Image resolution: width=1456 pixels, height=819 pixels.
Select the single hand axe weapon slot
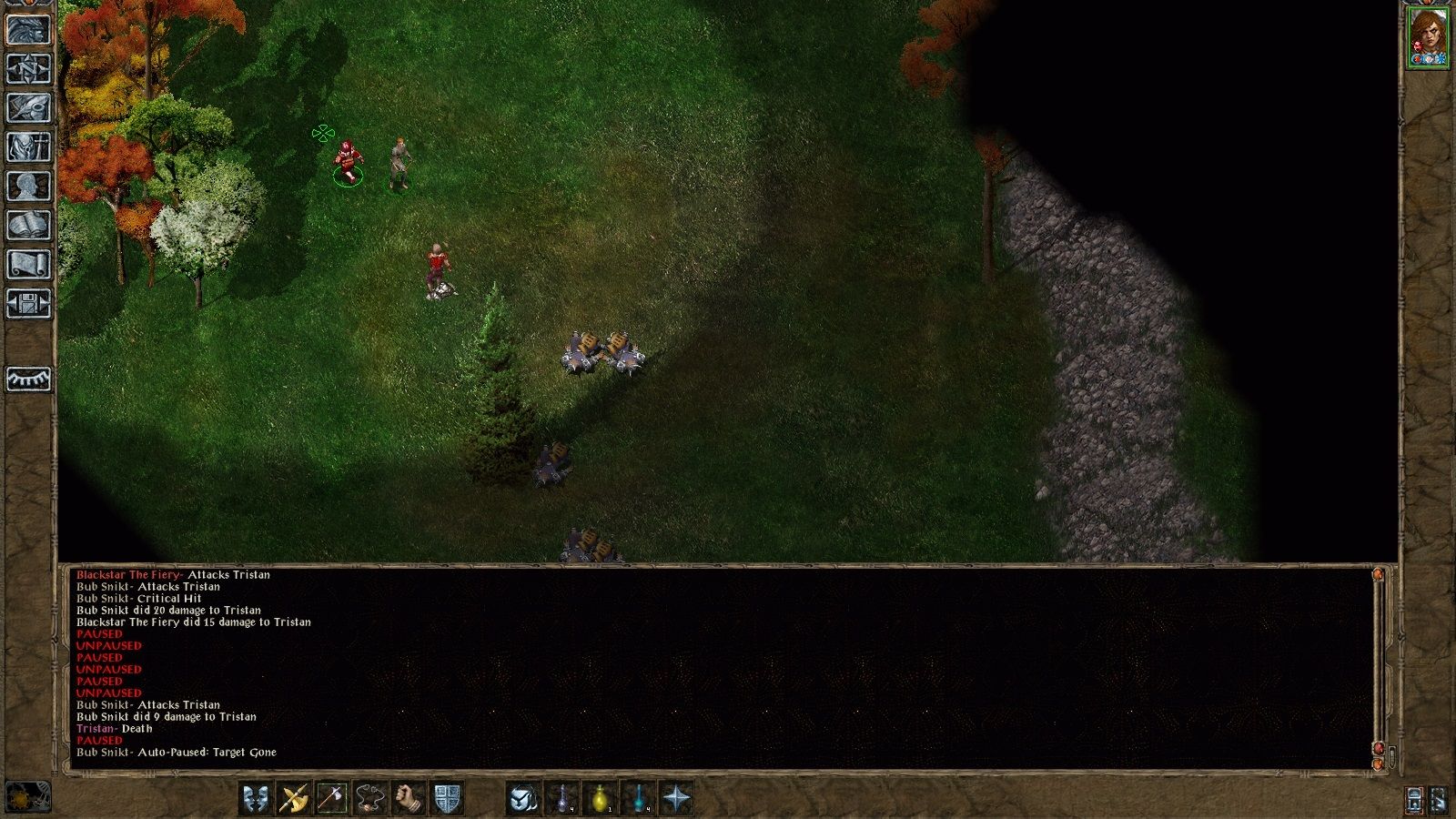point(332,799)
